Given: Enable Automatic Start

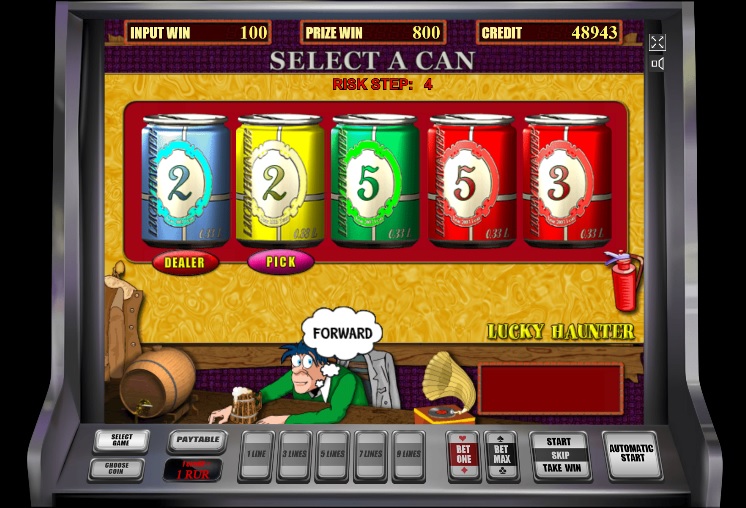Looking at the screenshot, I should 632,455.
